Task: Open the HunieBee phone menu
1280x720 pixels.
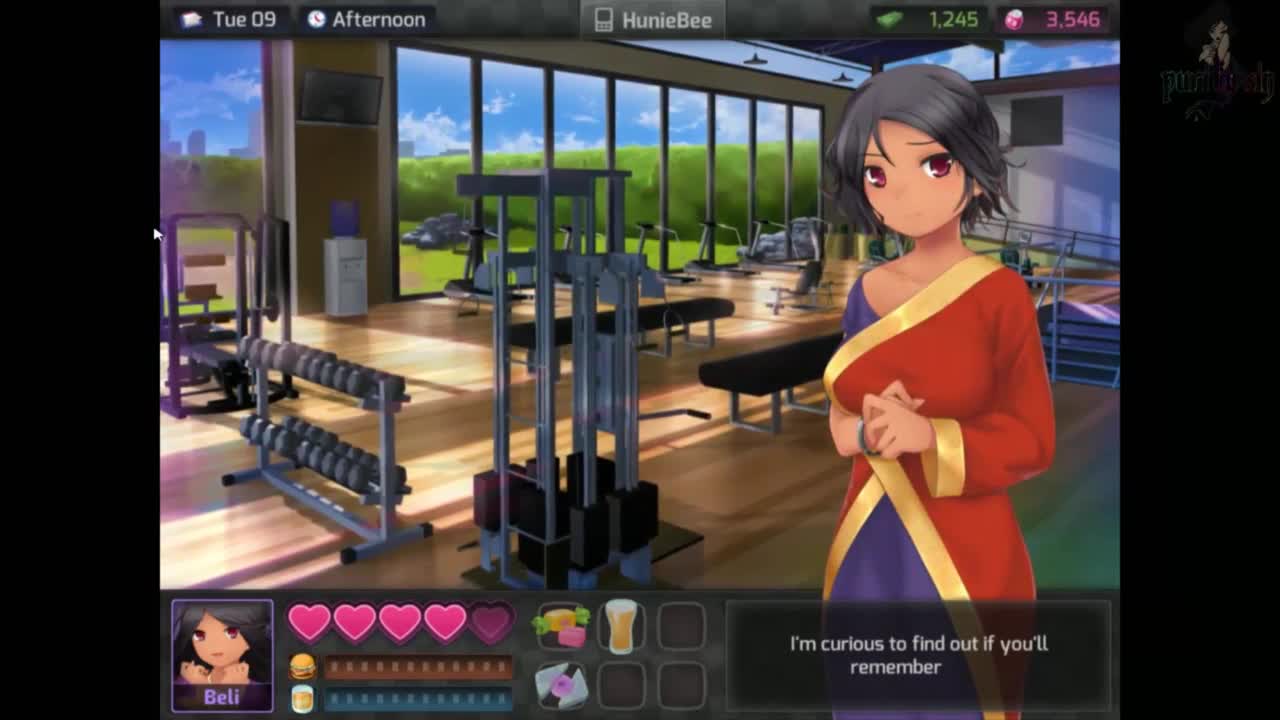Action: coord(653,20)
